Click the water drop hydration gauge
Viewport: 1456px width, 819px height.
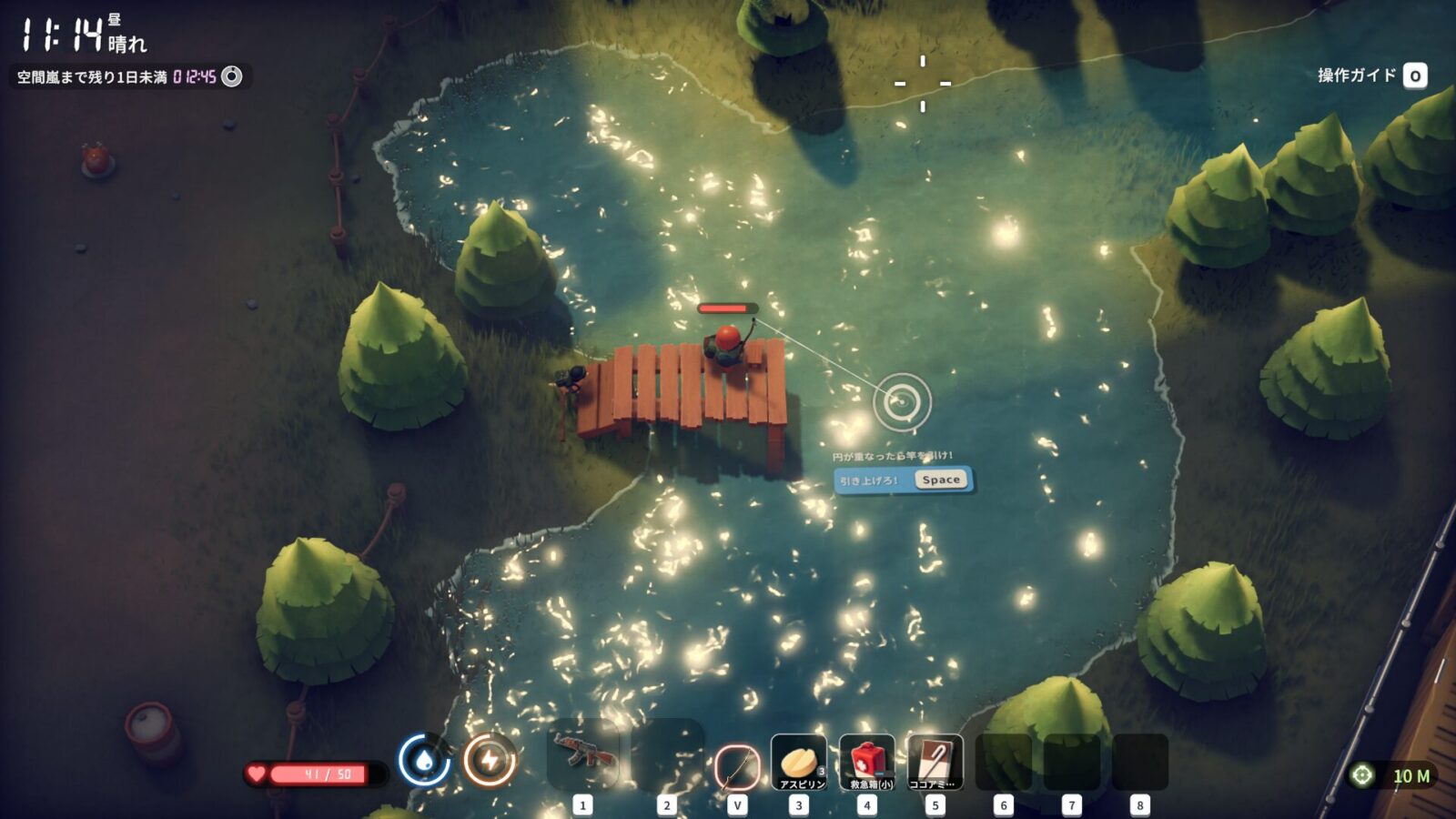click(x=424, y=760)
